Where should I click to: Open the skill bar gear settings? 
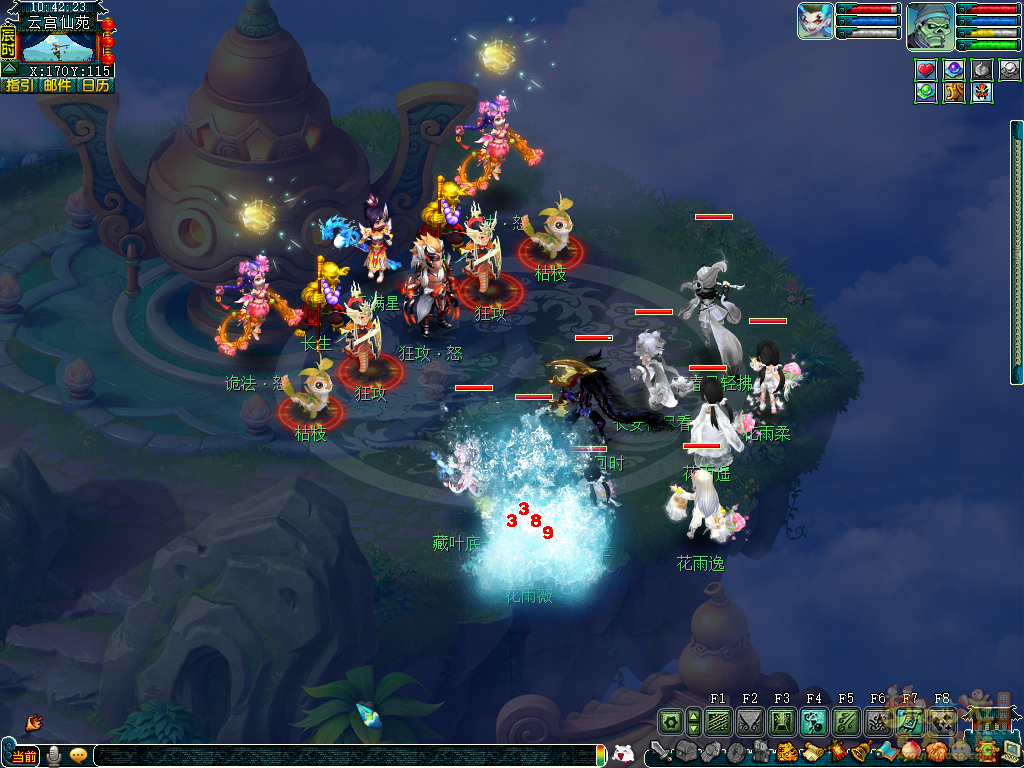(x=670, y=721)
